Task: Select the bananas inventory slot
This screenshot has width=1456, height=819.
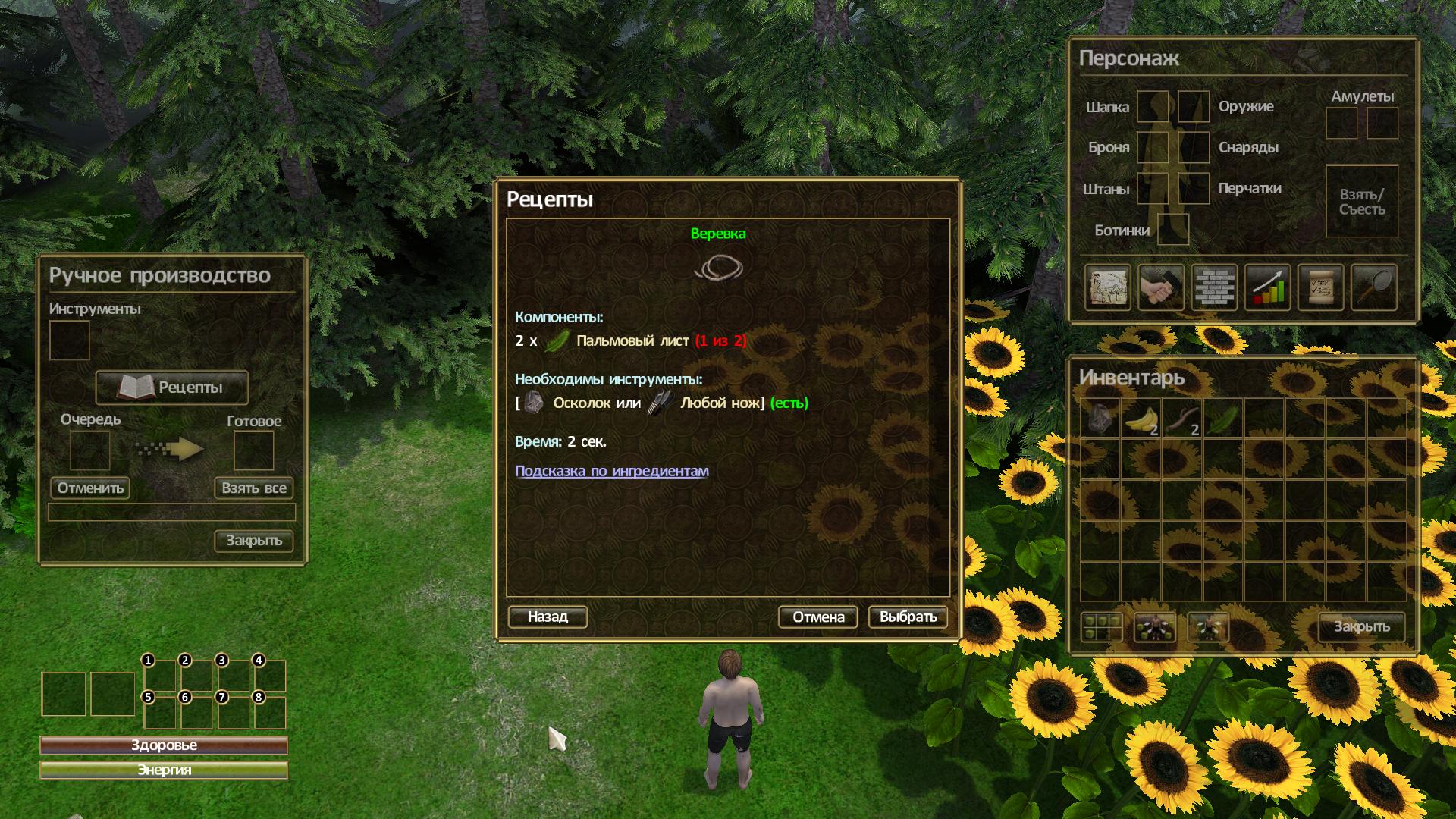Action: pyautogui.click(x=1141, y=419)
